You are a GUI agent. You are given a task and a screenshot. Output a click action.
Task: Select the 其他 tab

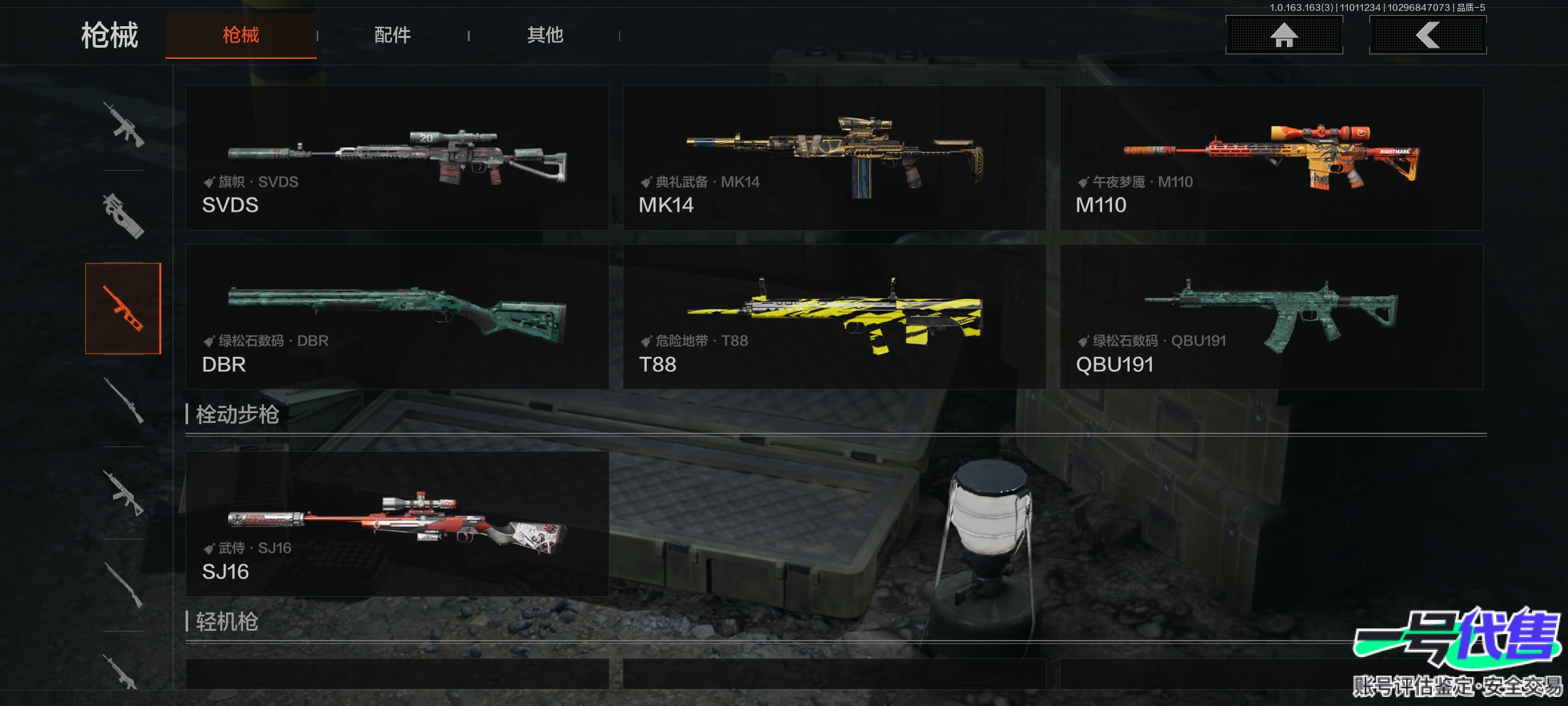click(x=545, y=35)
